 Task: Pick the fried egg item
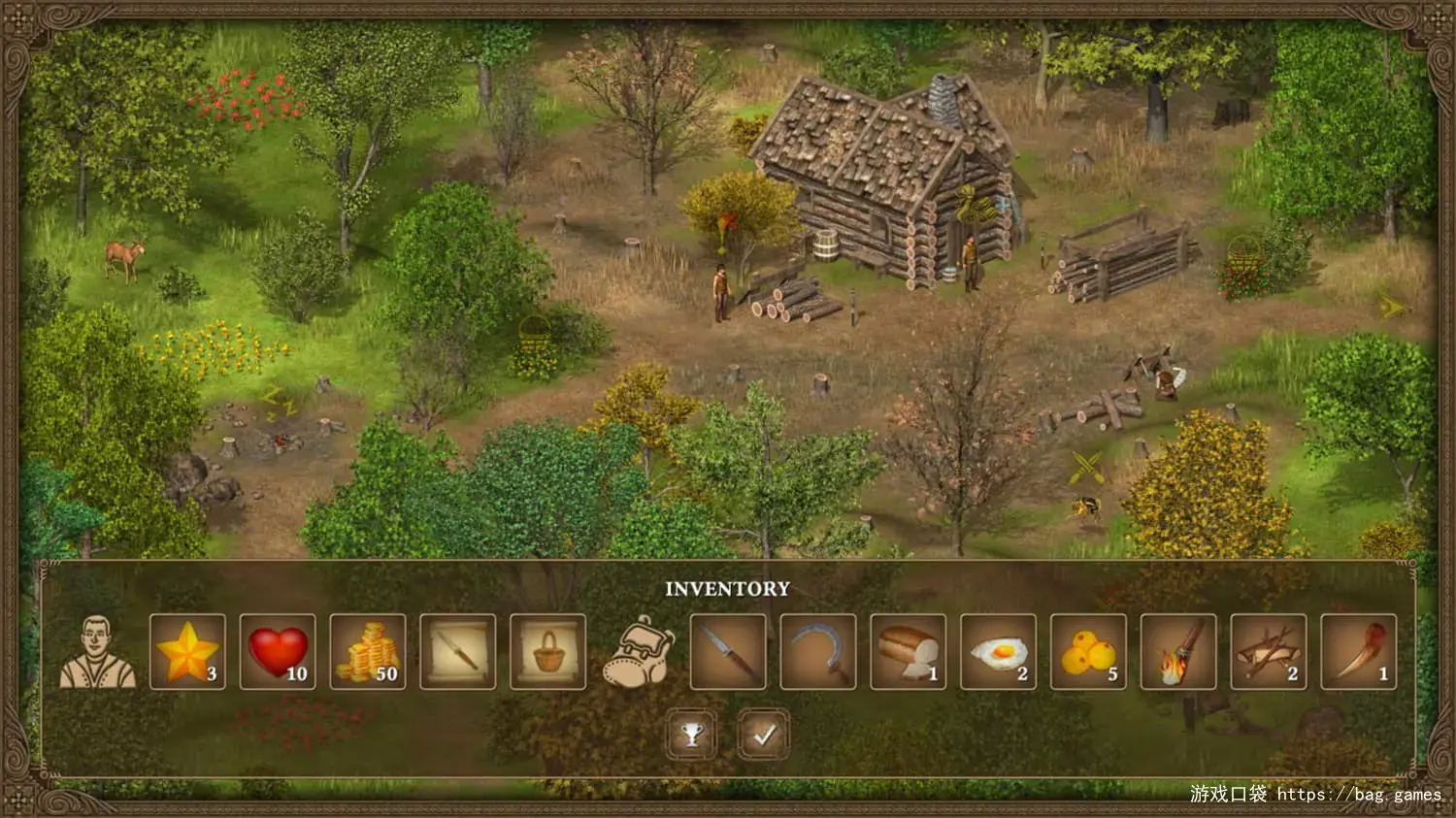coord(998,652)
